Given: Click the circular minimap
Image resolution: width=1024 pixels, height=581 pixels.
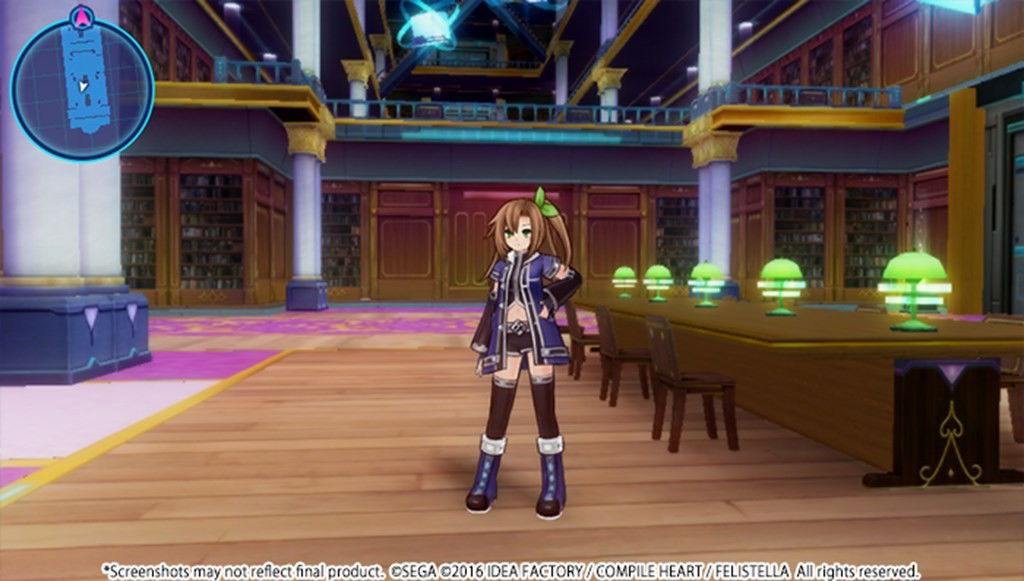Looking at the screenshot, I should pos(82,90).
